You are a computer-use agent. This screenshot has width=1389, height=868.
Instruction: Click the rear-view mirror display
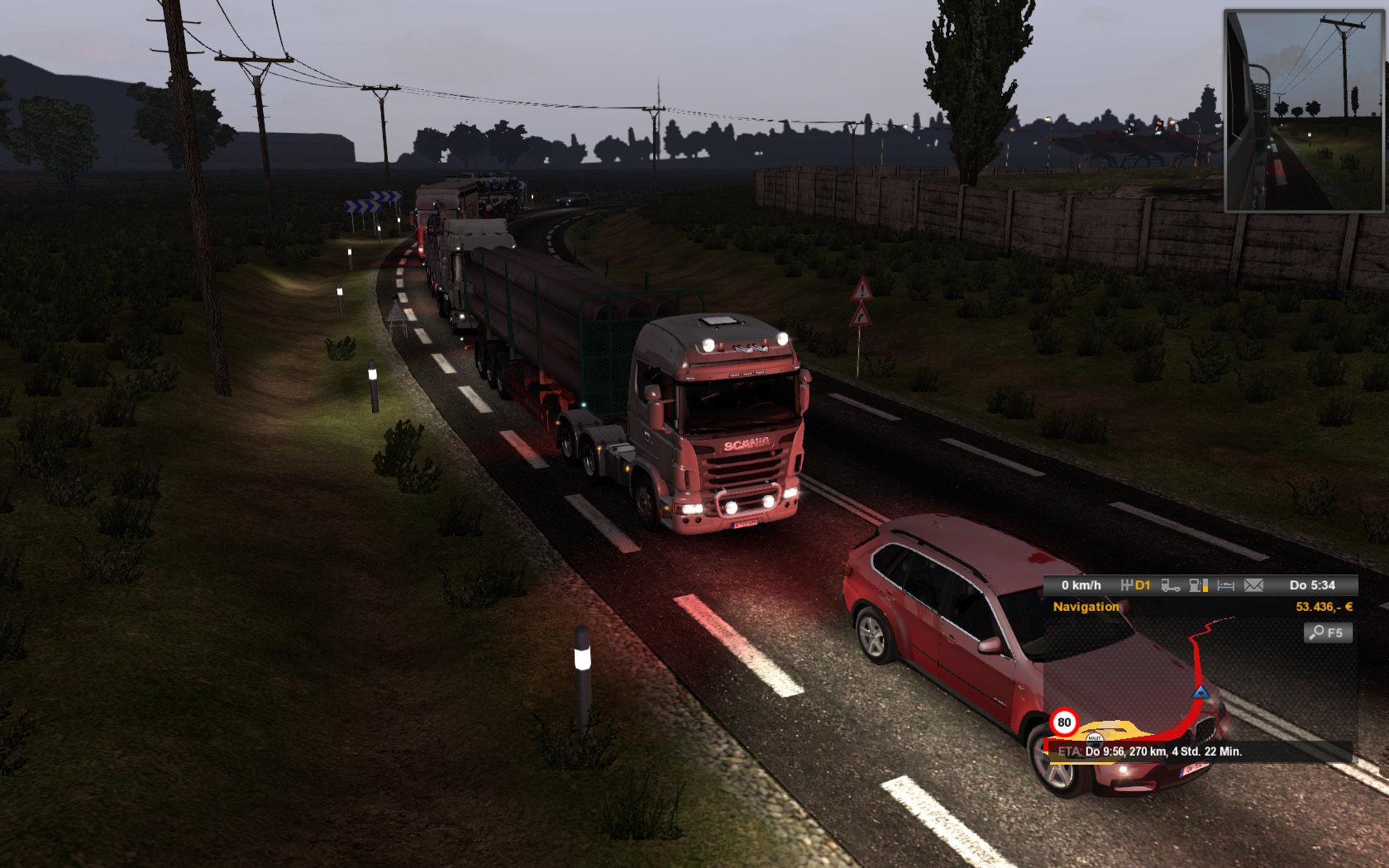1303,111
